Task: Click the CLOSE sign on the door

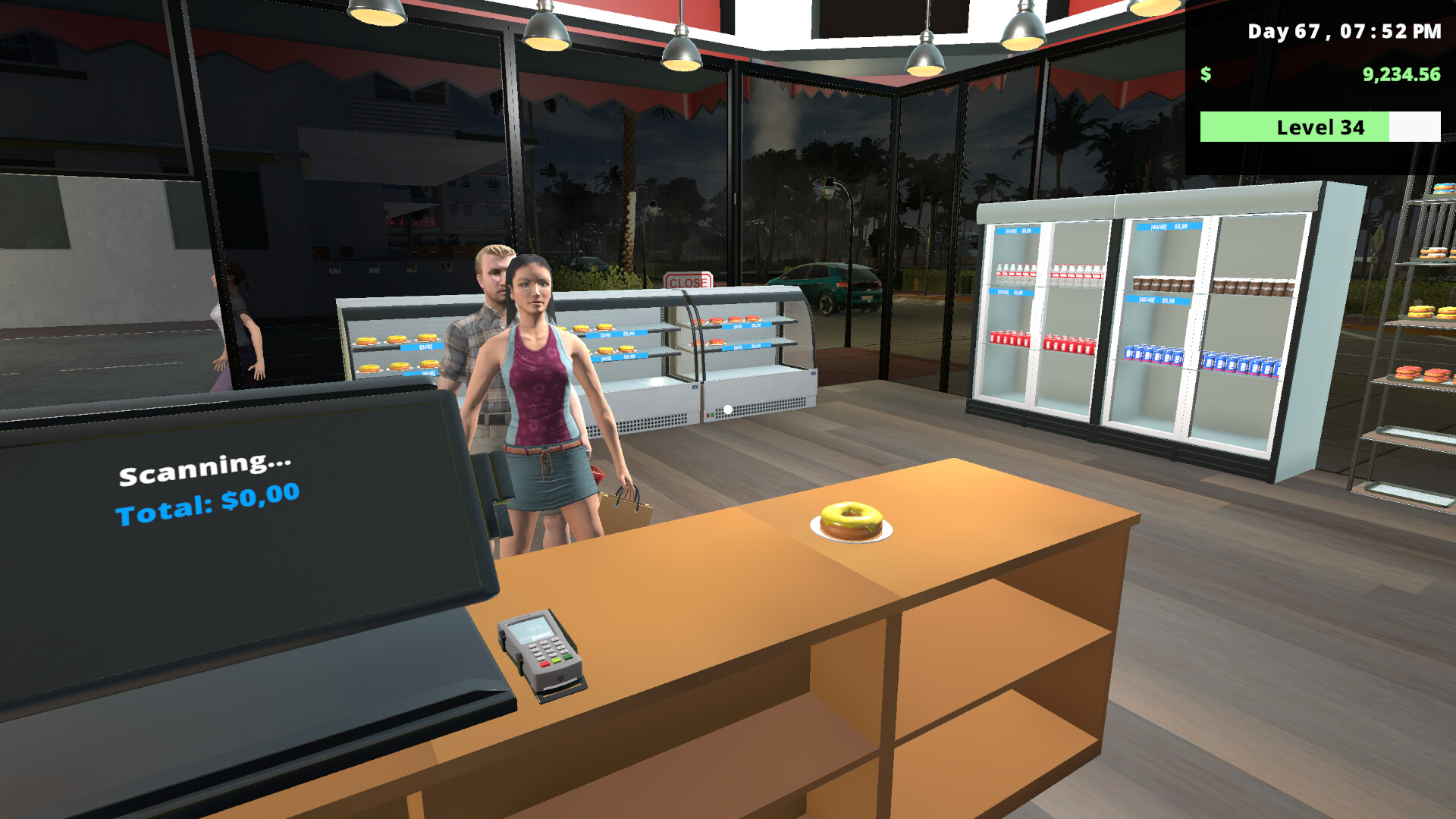Action: 687,280
